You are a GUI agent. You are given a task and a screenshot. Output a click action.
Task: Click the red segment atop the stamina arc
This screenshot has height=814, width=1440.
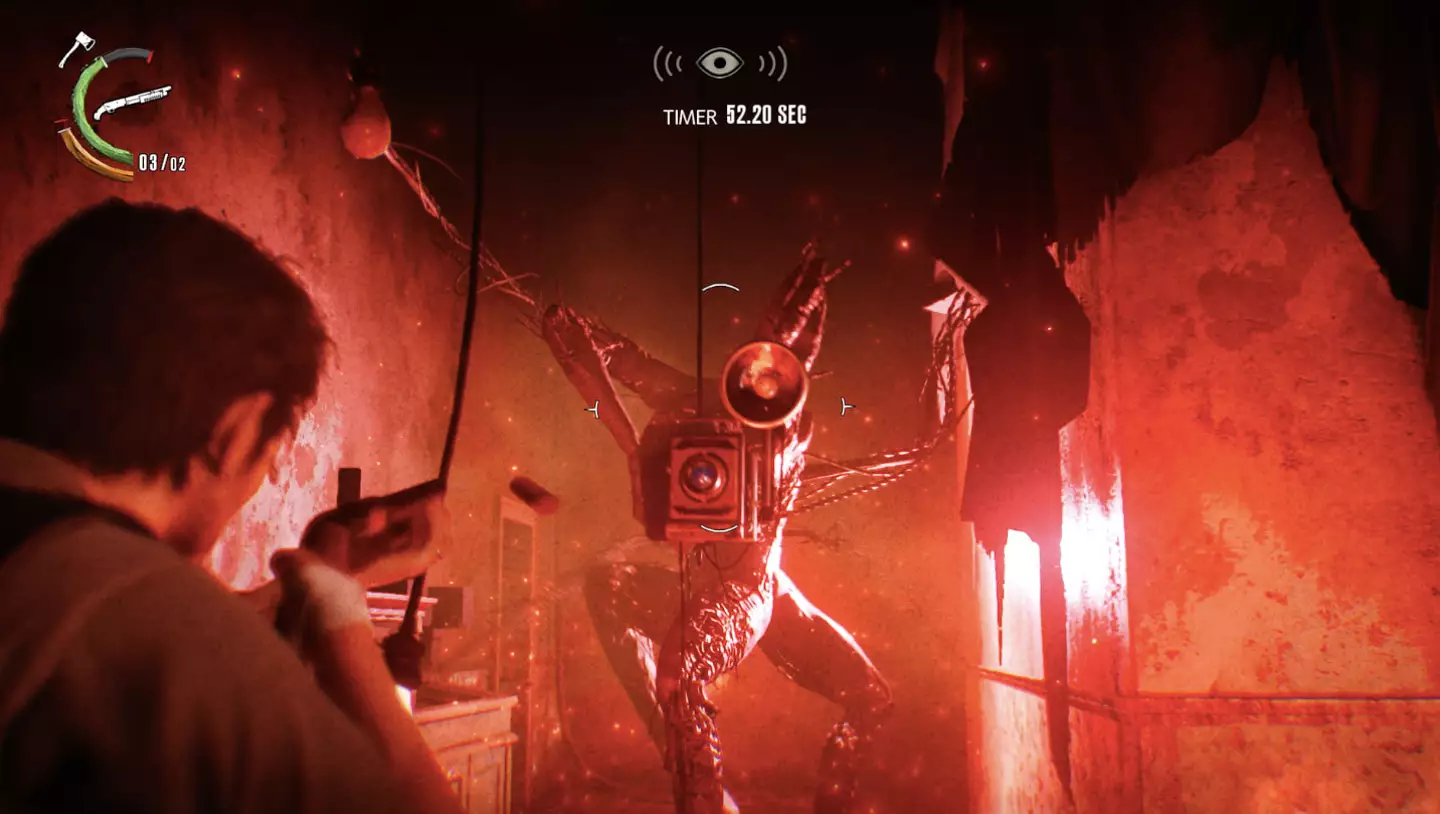pos(62,122)
